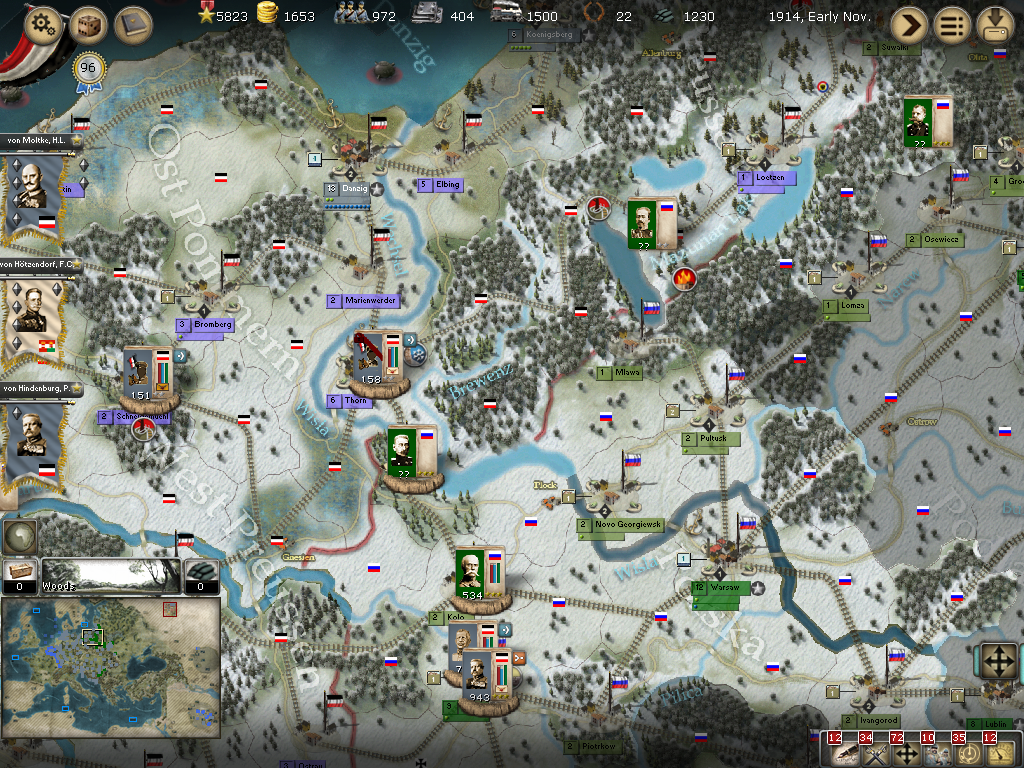End the turn with the arrow button
The height and width of the screenshot is (768, 1024).
(x=909, y=24)
